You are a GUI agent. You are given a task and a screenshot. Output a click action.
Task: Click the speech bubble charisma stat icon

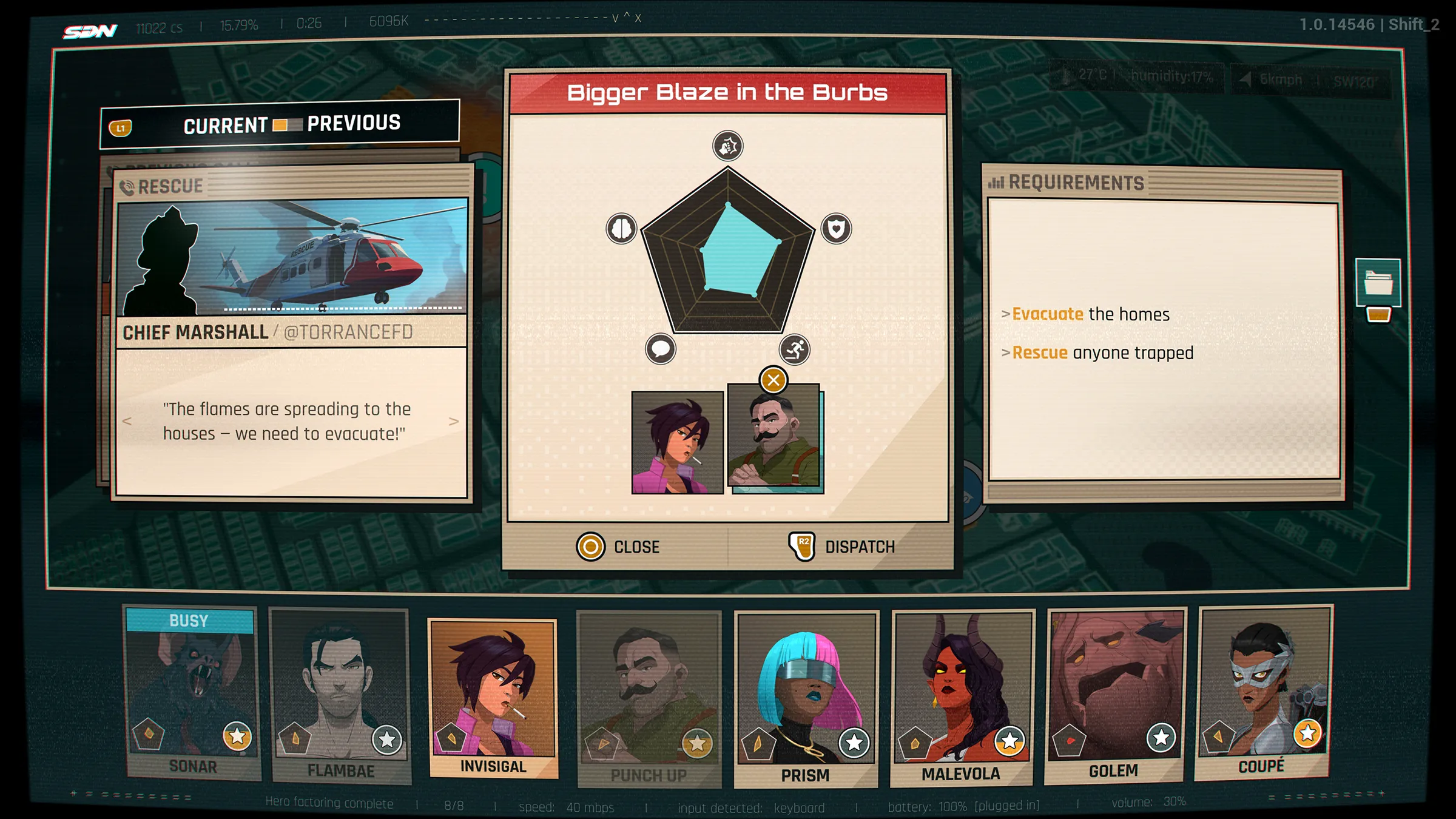coord(661,349)
